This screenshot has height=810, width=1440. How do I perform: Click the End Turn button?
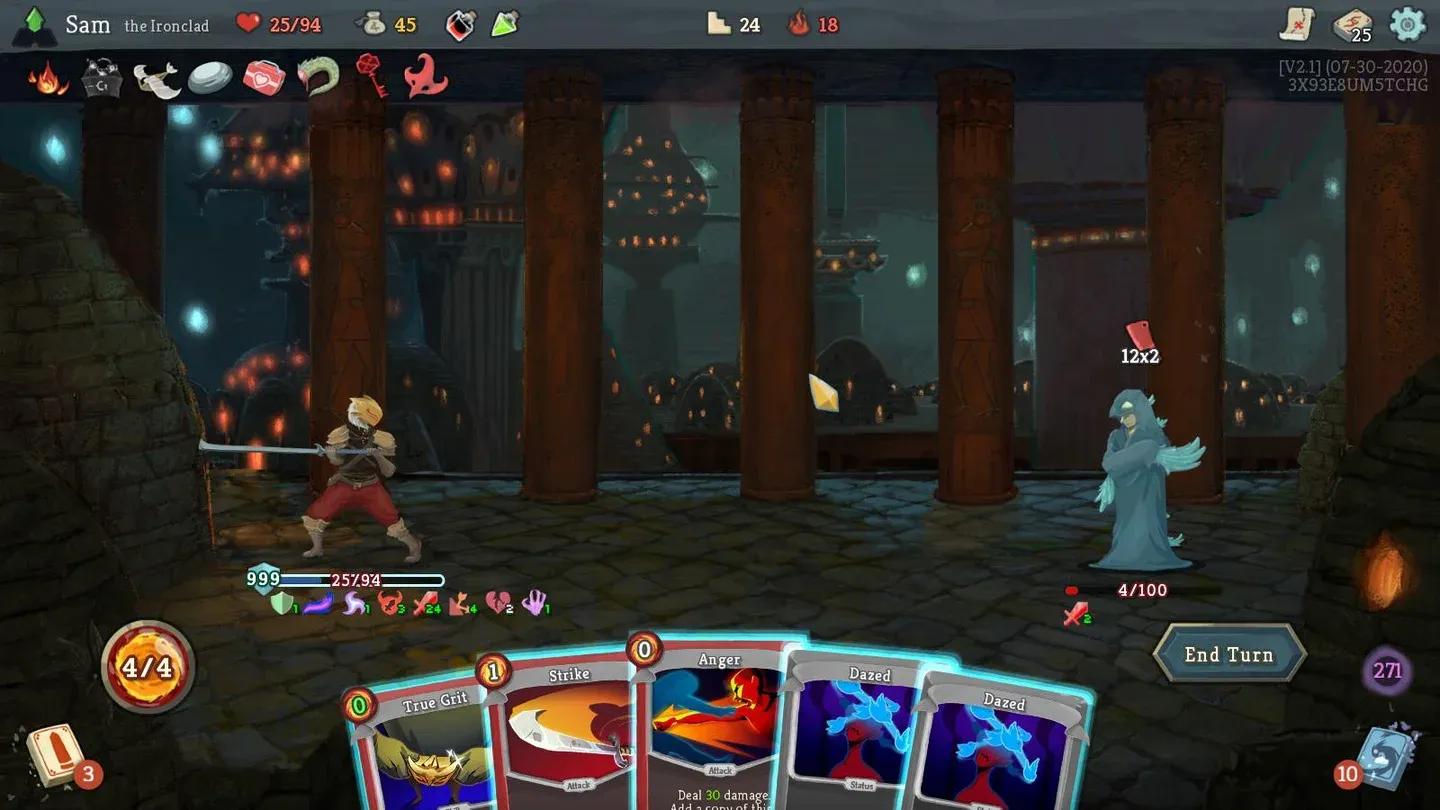point(1228,654)
